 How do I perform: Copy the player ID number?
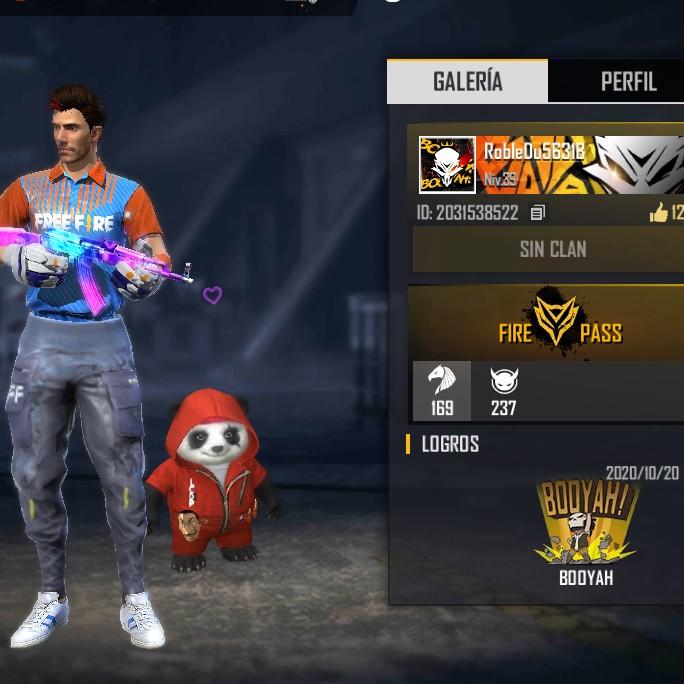click(x=538, y=213)
